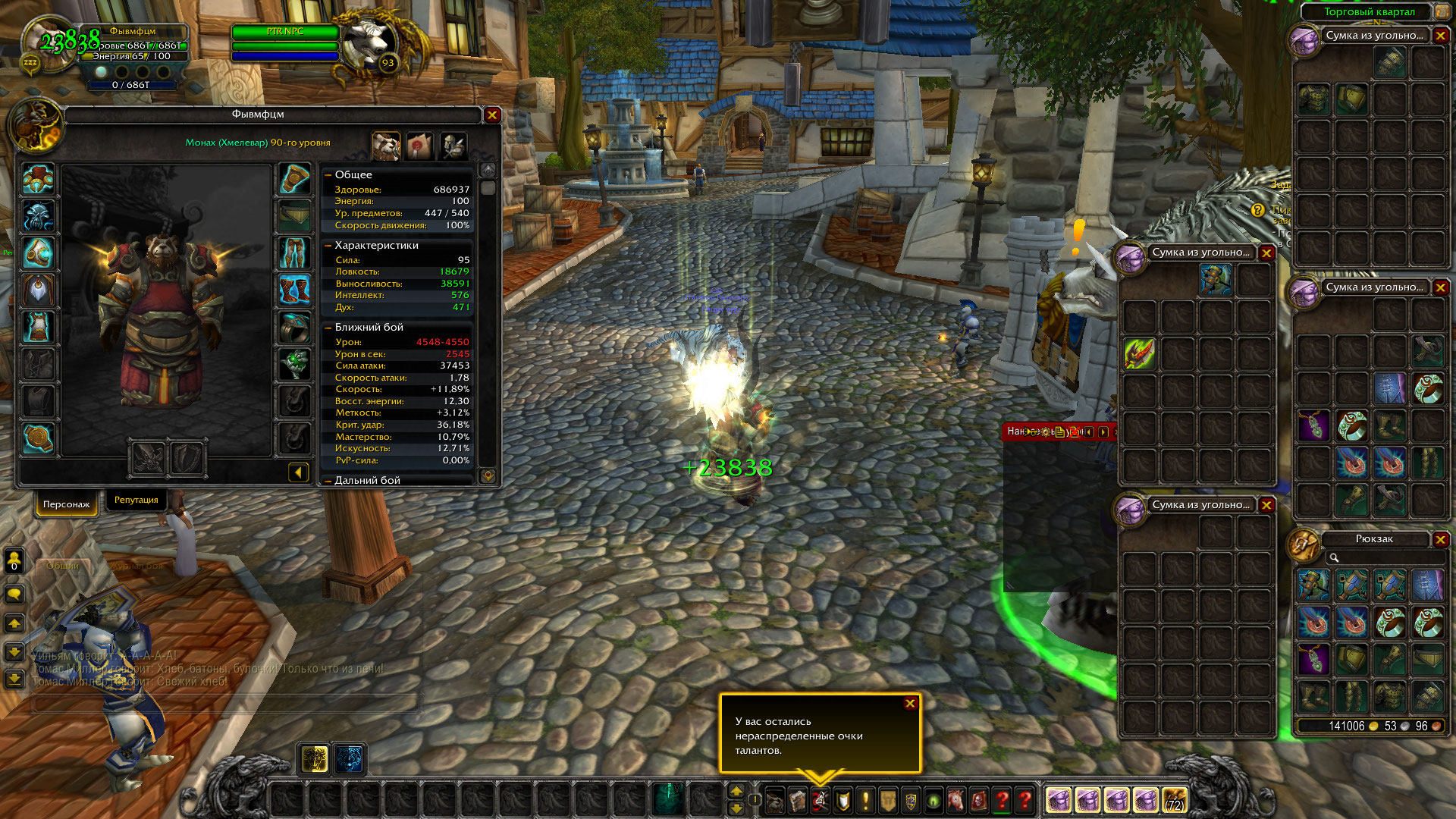
Task: Hide the stats panel with the yellow arrow
Action: (298, 472)
